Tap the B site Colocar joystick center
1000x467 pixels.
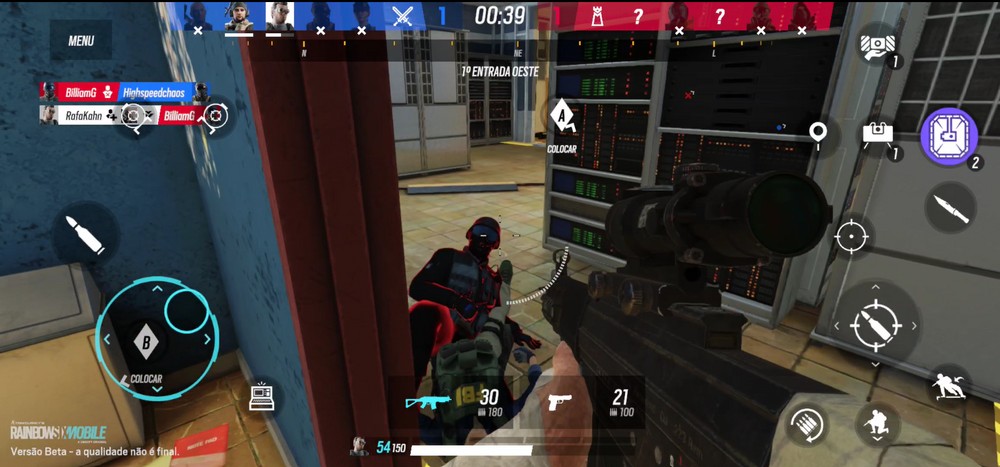pyautogui.click(x=147, y=342)
